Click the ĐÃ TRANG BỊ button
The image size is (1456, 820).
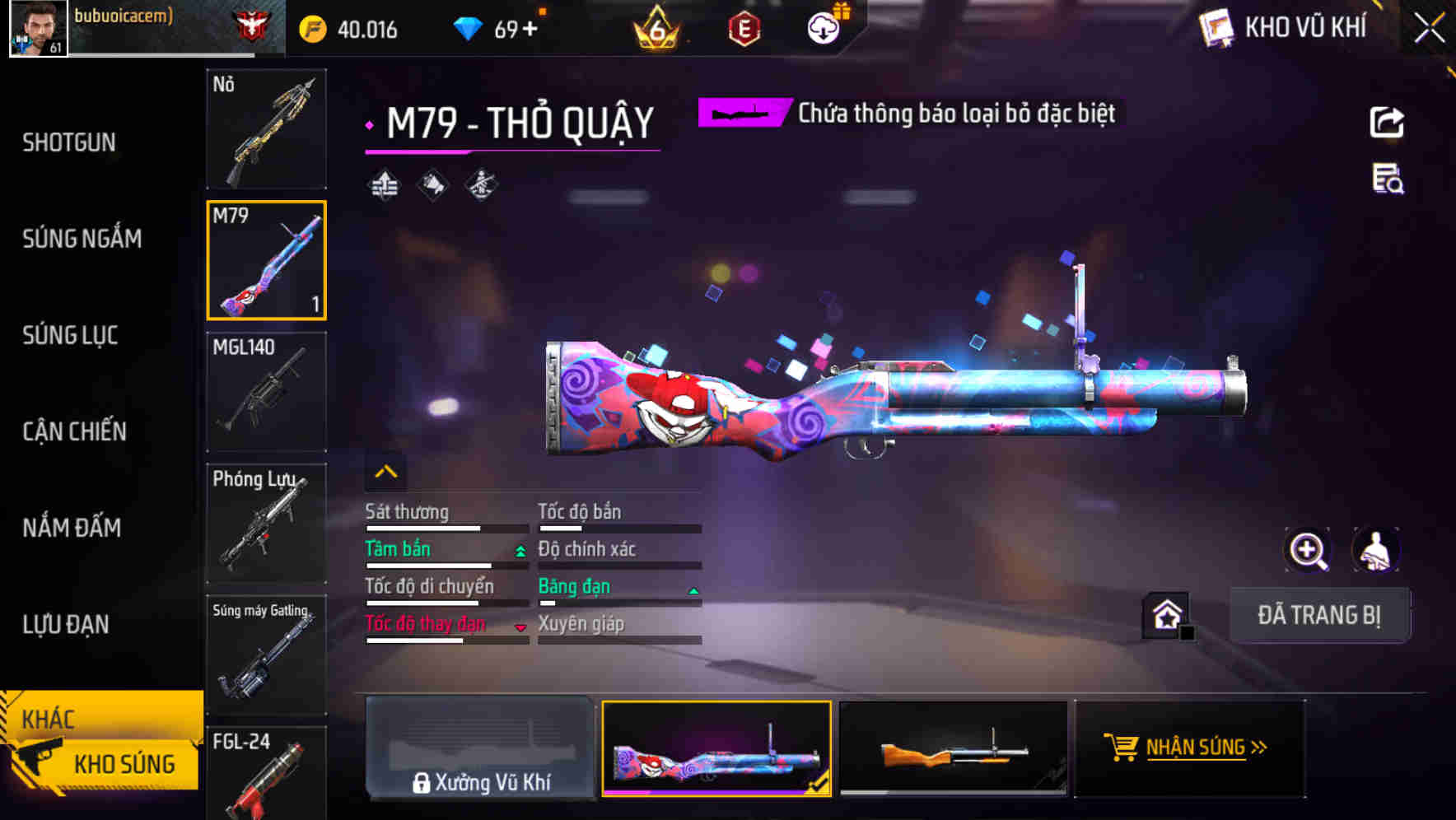pos(1318,615)
